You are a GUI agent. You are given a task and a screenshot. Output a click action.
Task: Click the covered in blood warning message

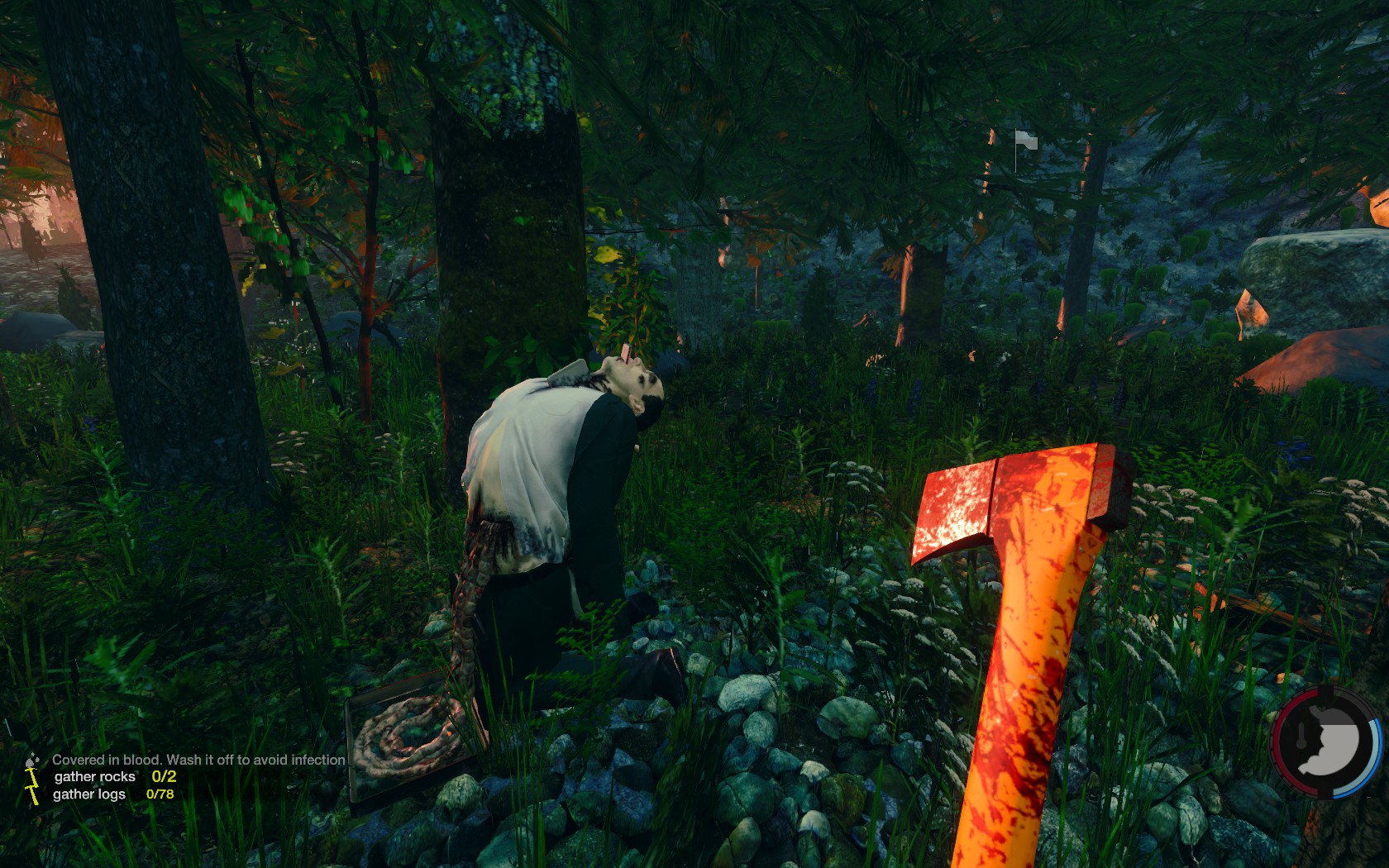[198, 760]
